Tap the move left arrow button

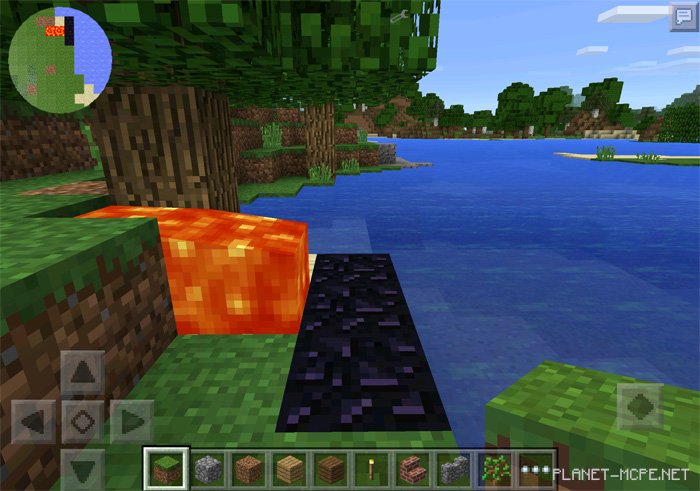pyautogui.click(x=36, y=420)
